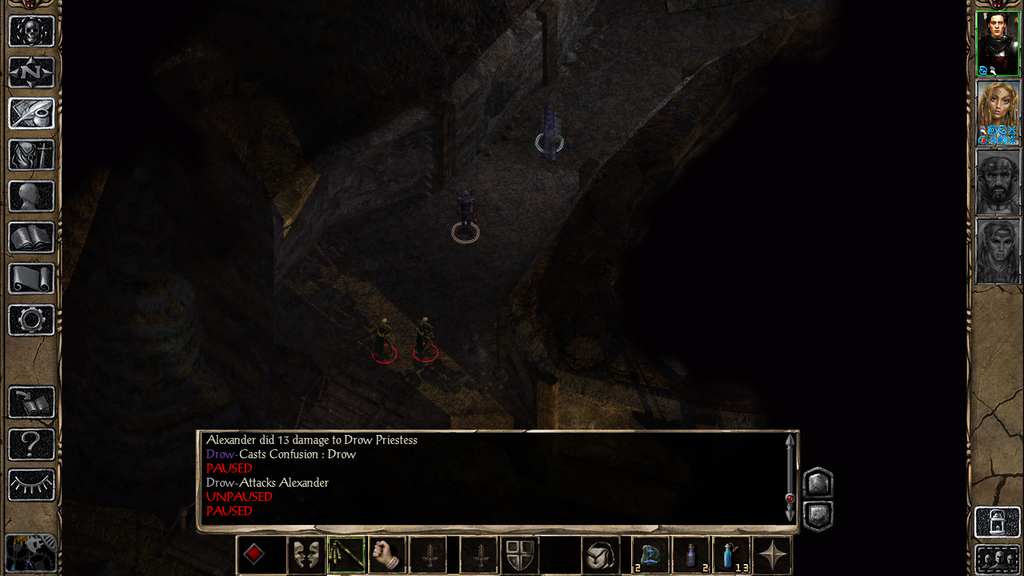
Task: Open the inventory screen
Action: click(31, 155)
